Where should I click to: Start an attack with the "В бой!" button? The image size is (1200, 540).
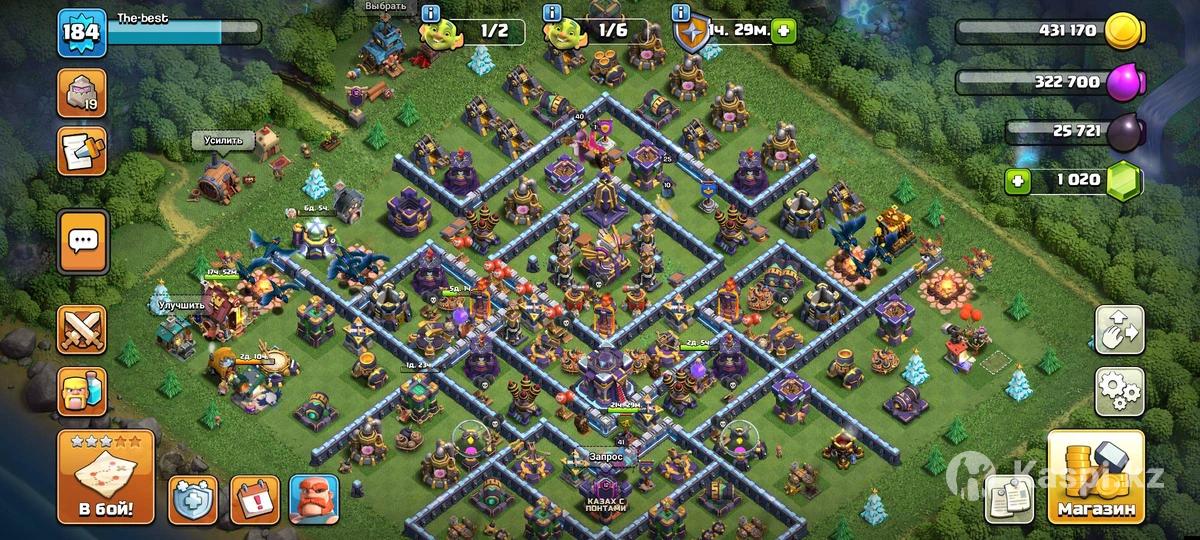[105, 479]
